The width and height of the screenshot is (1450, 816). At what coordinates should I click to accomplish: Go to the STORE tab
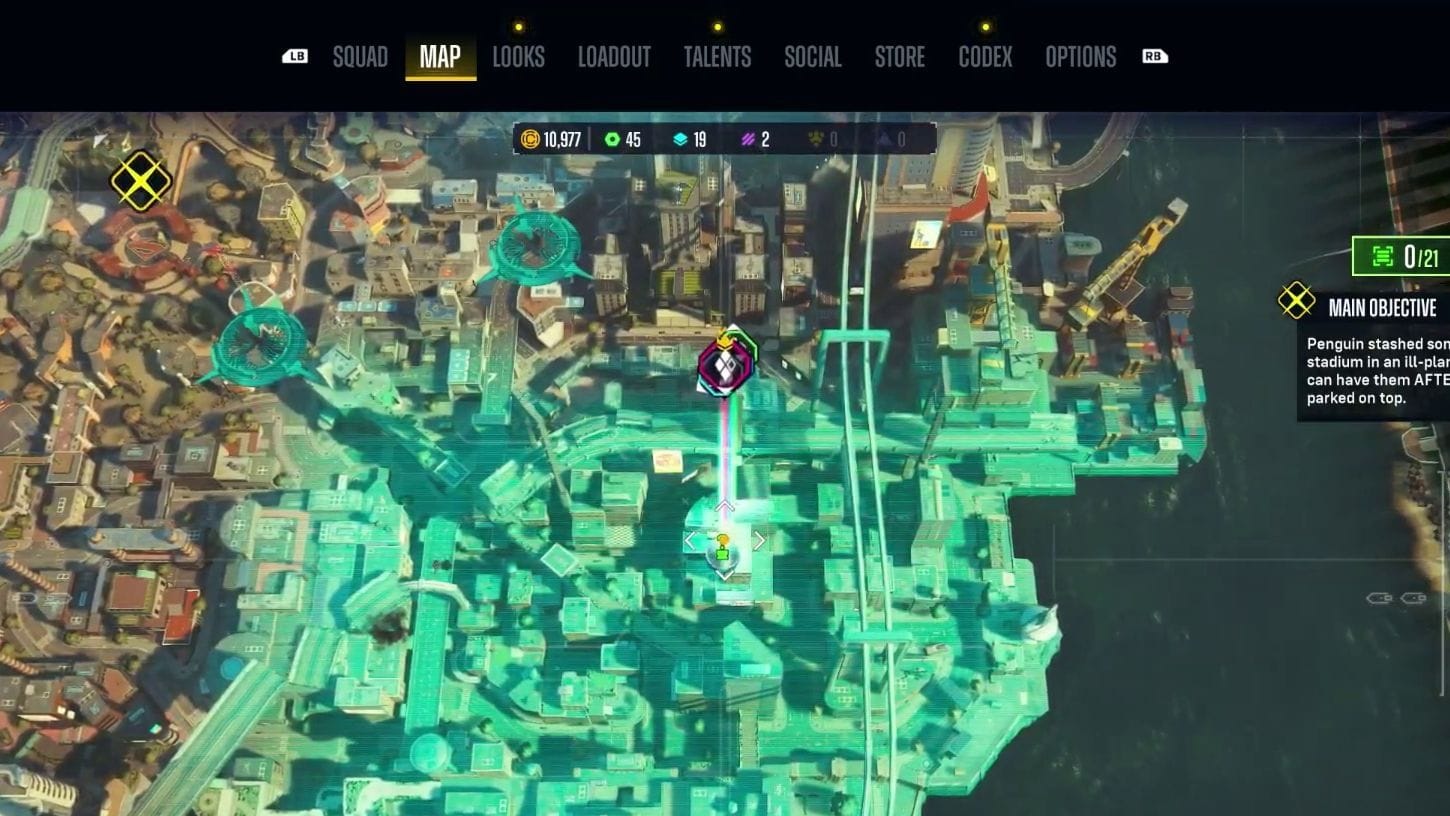coord(899,57)
